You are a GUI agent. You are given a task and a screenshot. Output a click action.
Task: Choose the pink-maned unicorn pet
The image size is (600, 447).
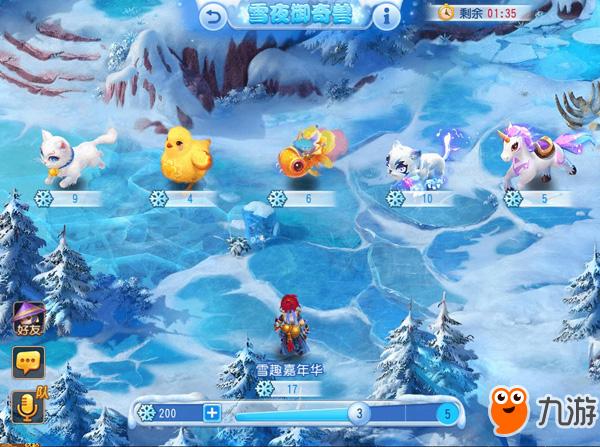point(539,155)
